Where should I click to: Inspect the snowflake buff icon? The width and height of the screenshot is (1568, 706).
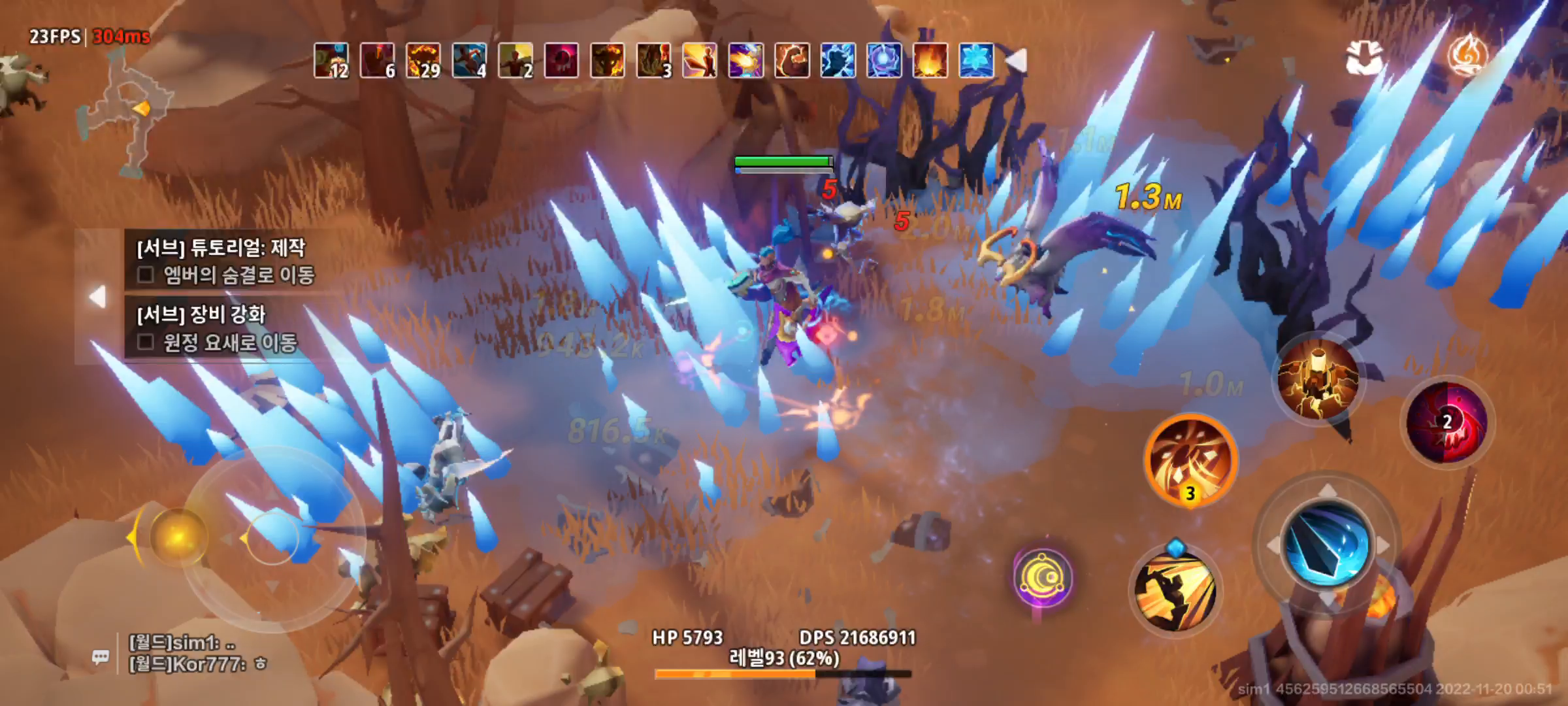click(977, 61)
